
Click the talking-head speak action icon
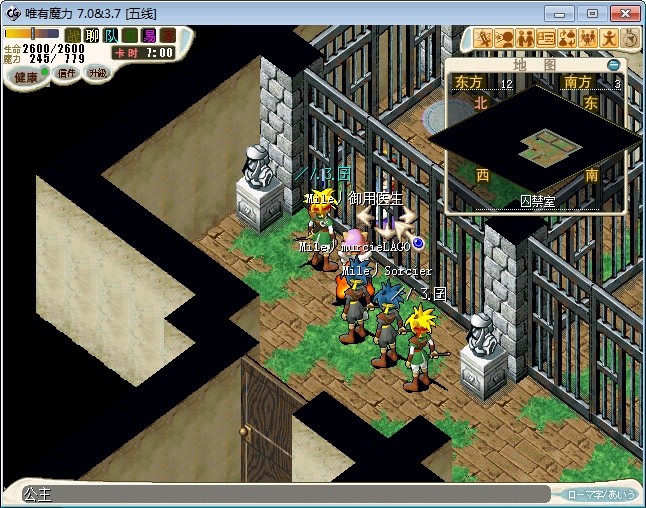click(504, 39)
